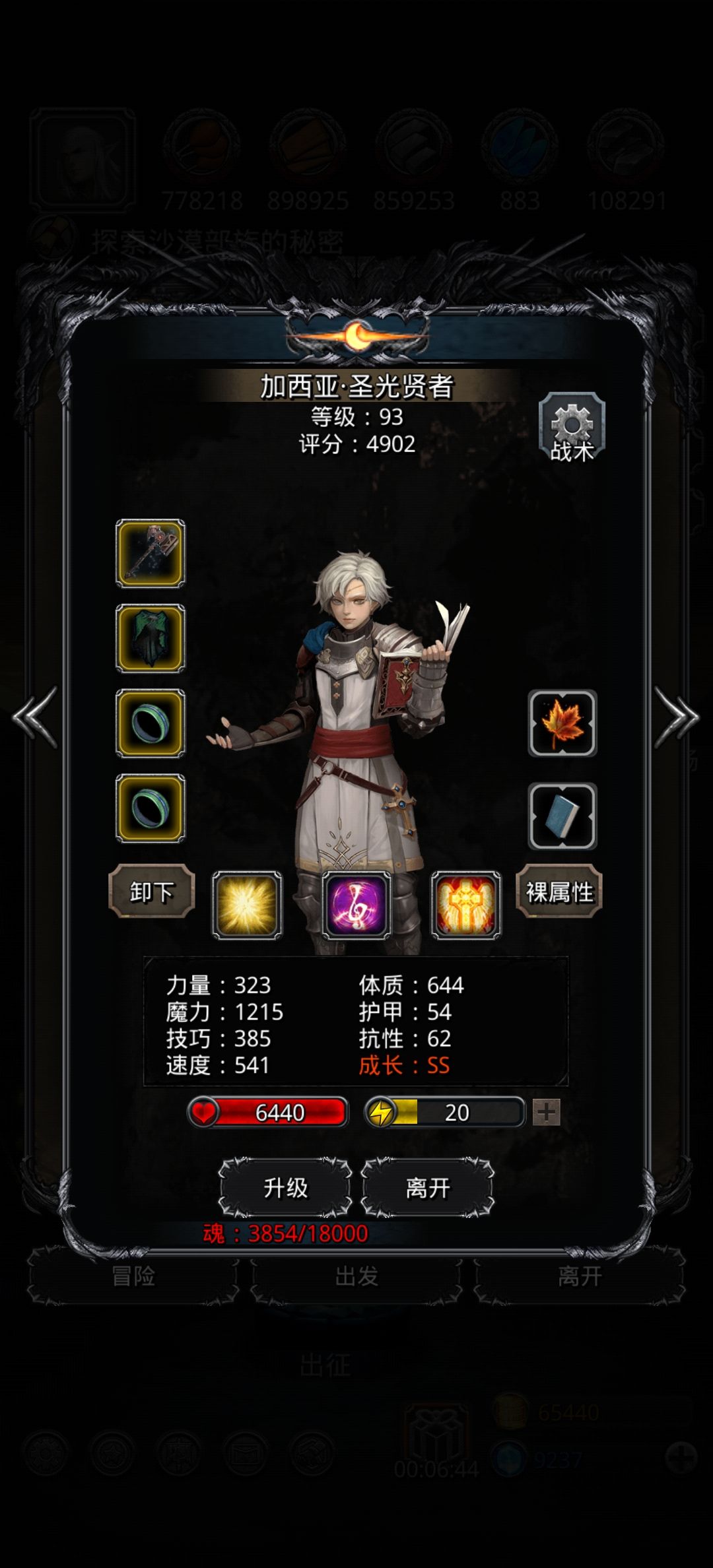
Task: Choose the purple music note skill
Action: click(356, 904)
